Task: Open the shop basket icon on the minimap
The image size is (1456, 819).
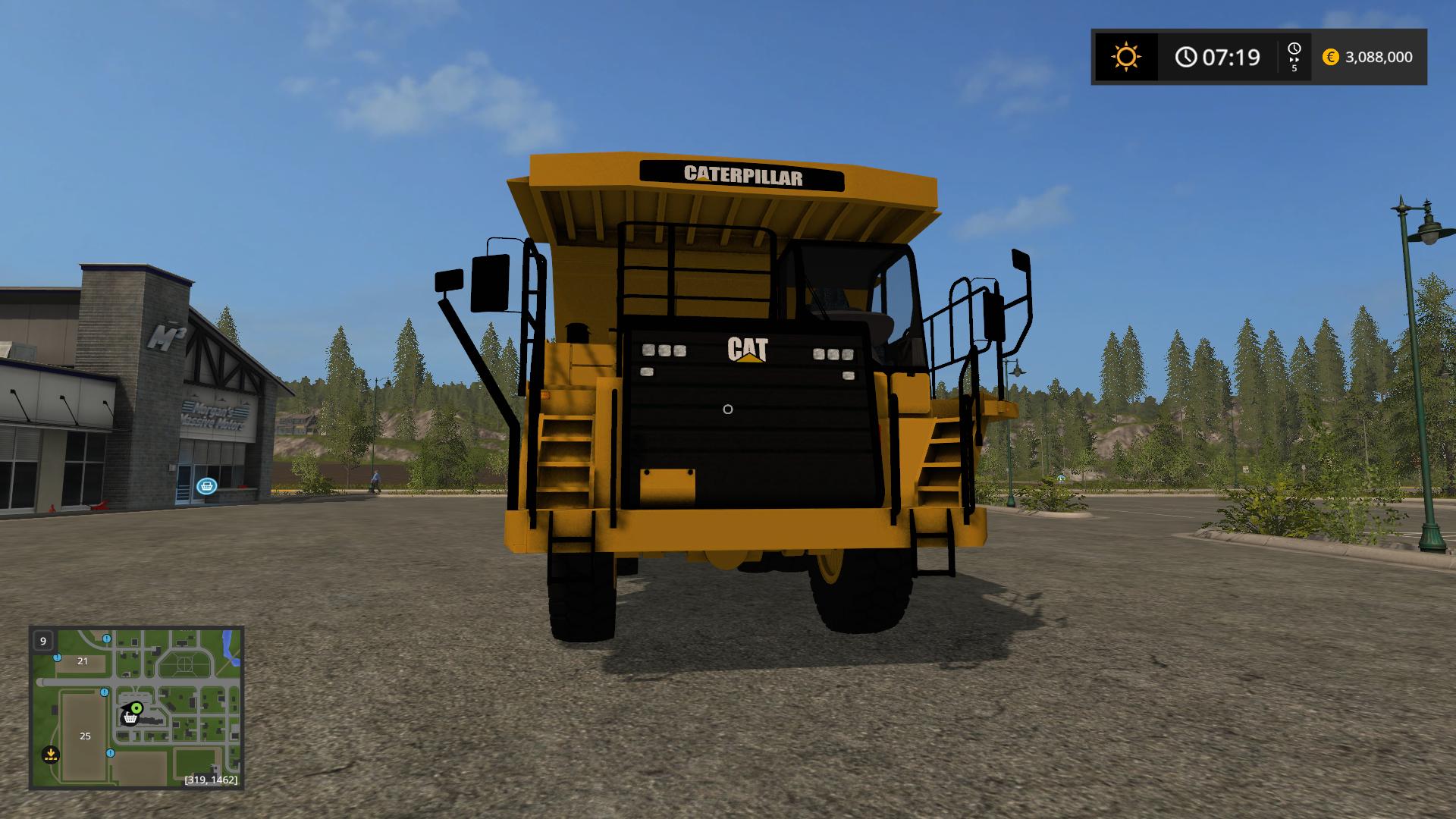Action: coord(131,718)
